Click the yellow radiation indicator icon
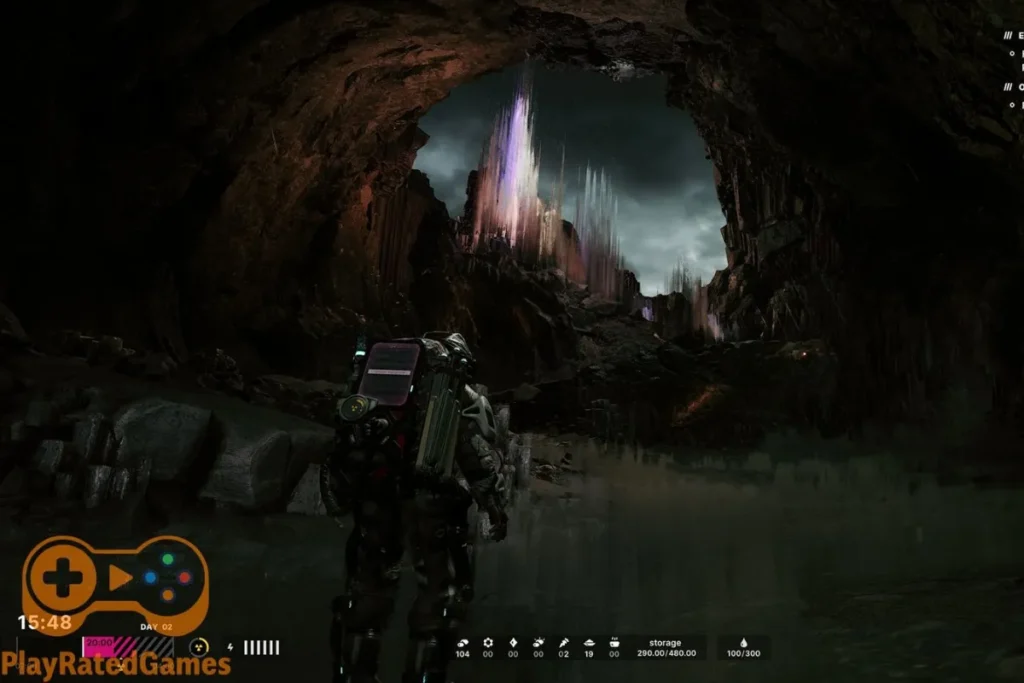Screen dimensions: 1024x683 click(199, 647)
